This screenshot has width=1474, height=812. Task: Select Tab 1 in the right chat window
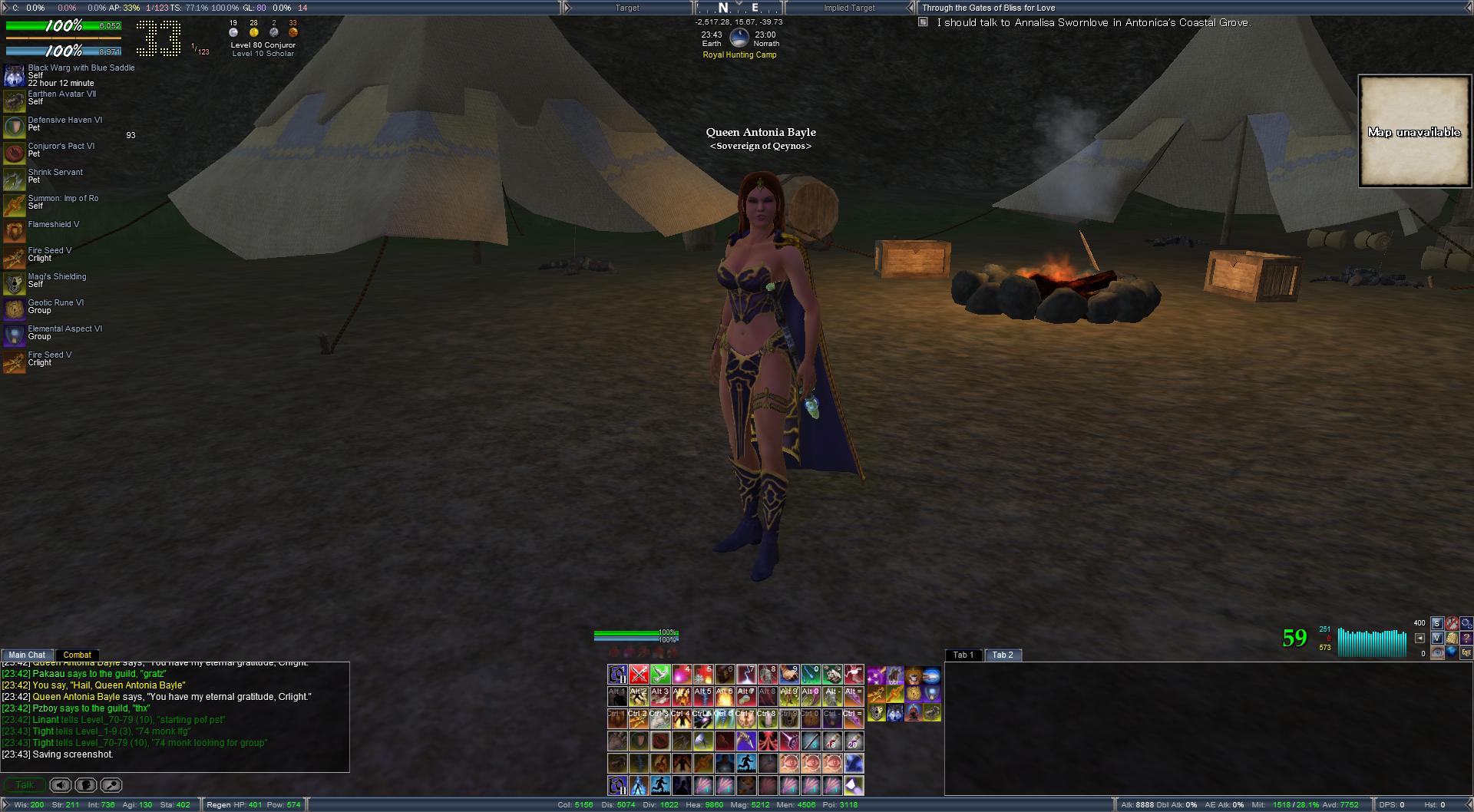[x=963, y=655]
